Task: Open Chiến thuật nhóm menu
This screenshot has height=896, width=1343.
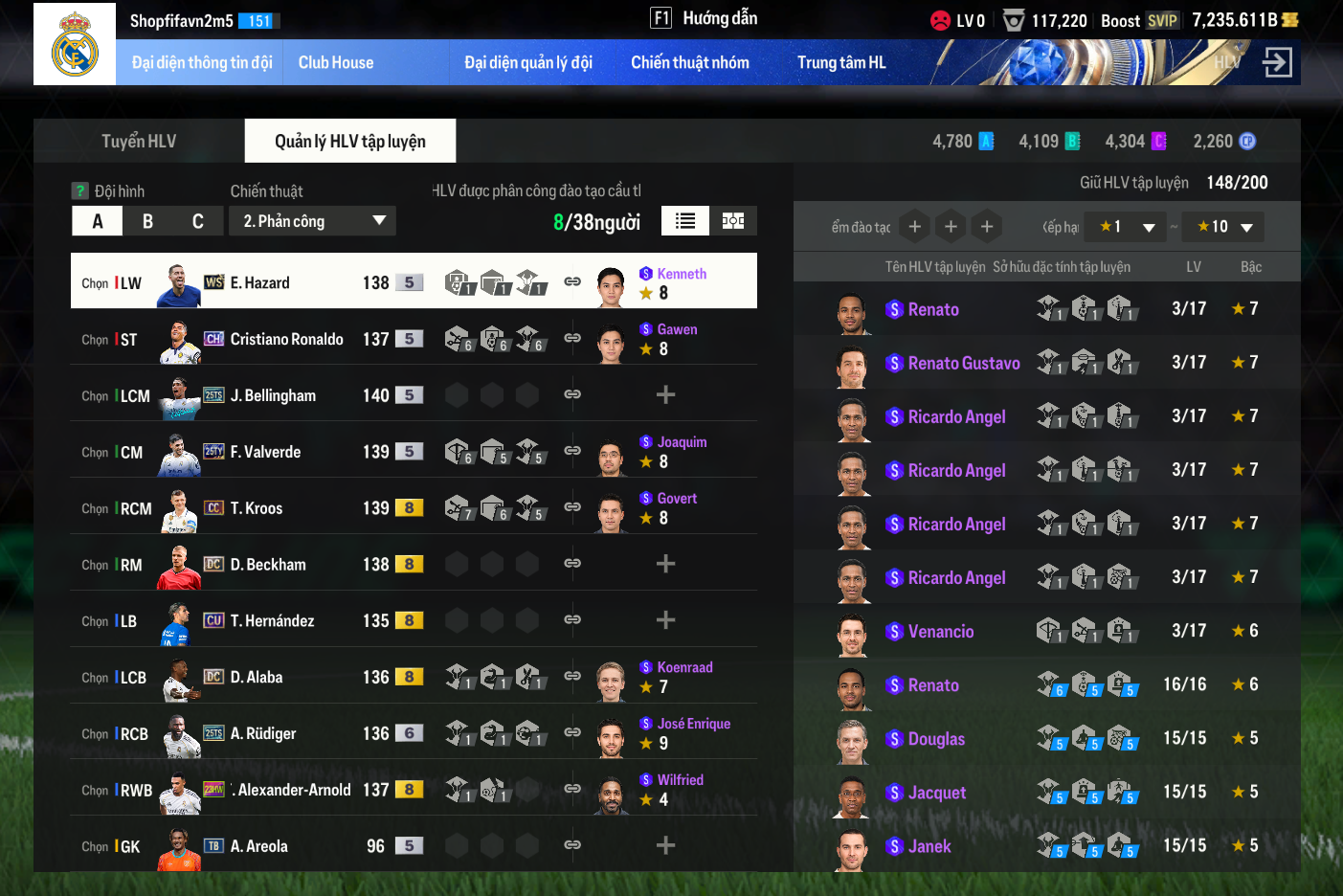Action: tap(689, 63)
